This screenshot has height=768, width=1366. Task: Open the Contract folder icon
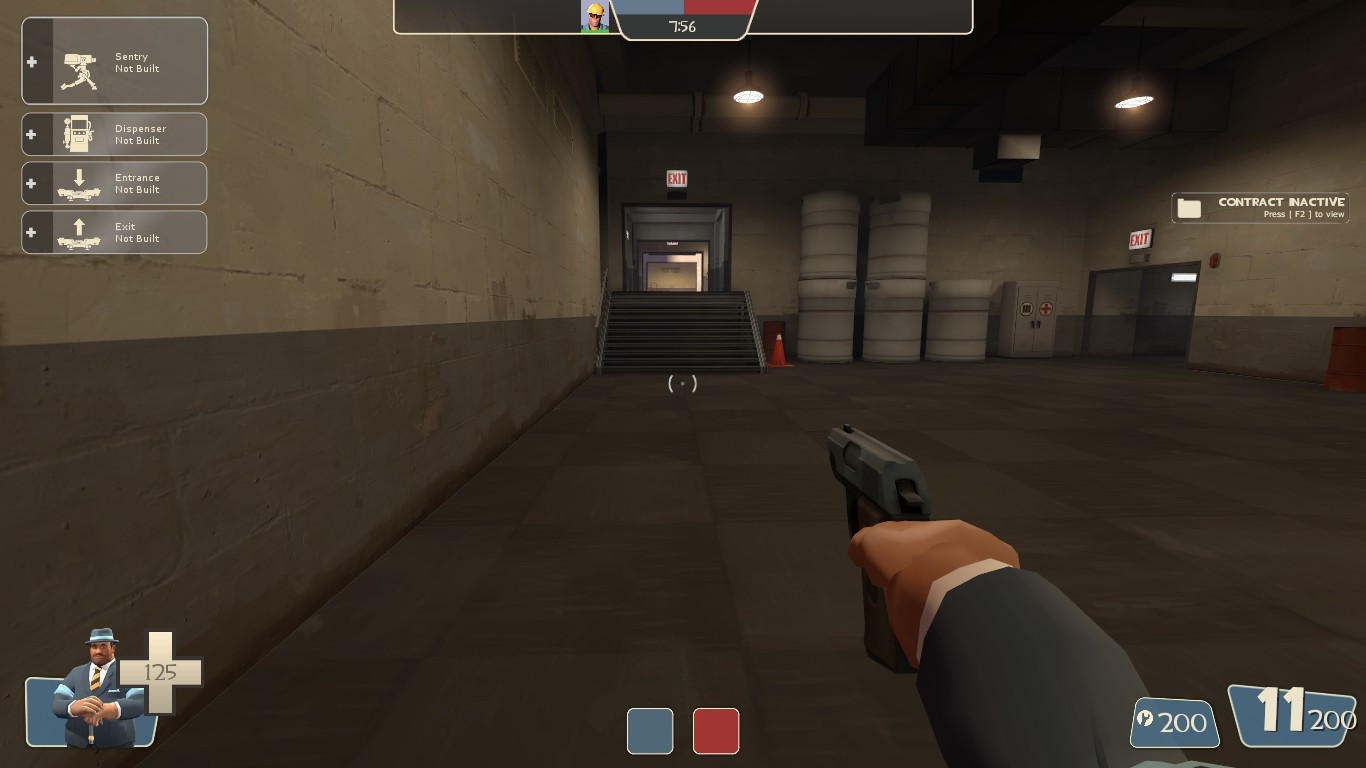[1189, 207]
